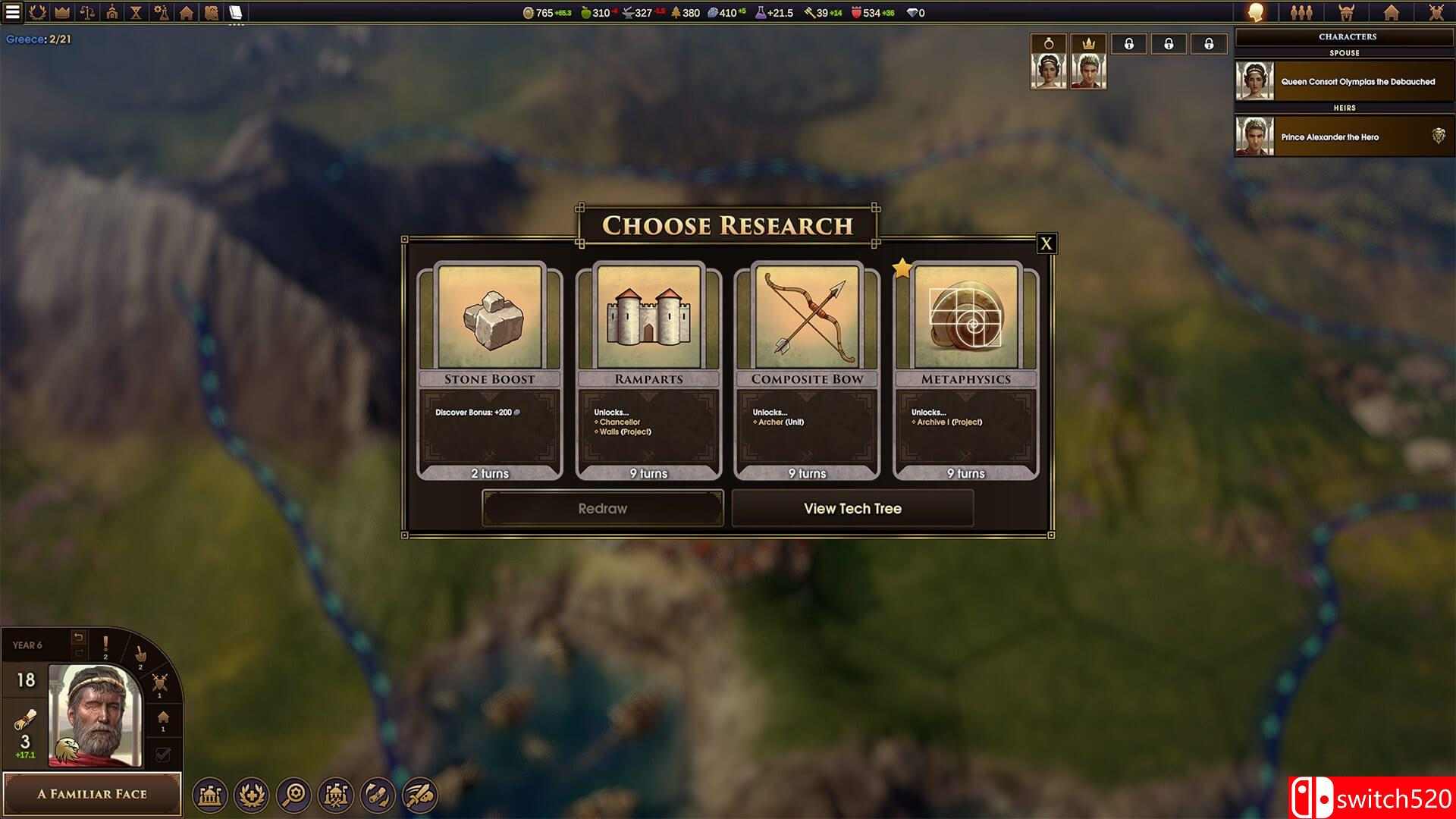This screenshot has height=819, width=1456.
Task: Switch to the three-people tab
Action: [x=1301, y=12]
